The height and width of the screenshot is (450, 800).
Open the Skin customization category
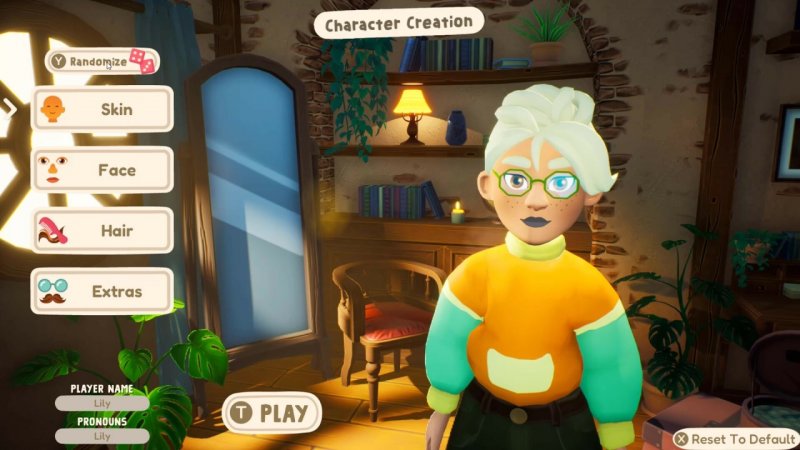coord(102,108)
